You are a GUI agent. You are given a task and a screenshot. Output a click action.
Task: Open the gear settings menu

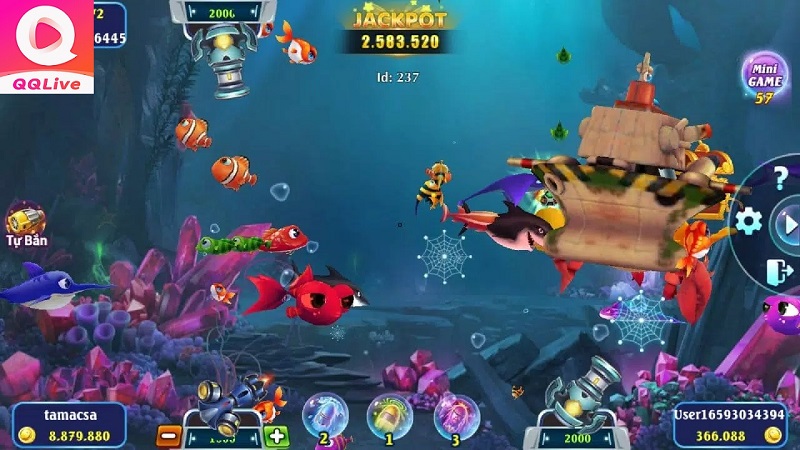point(749,221)
